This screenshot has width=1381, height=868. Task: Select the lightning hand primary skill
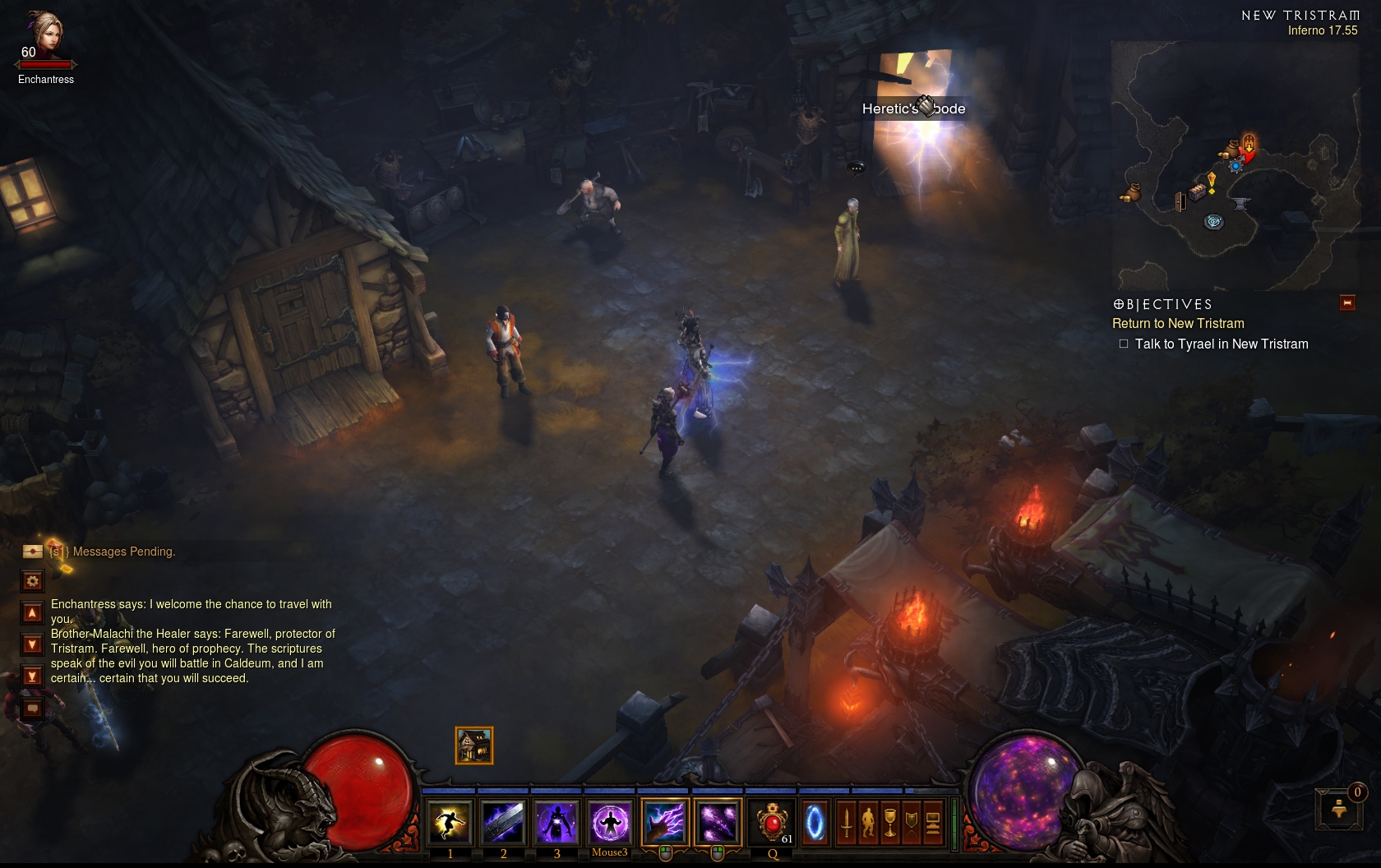pos(664,821)
